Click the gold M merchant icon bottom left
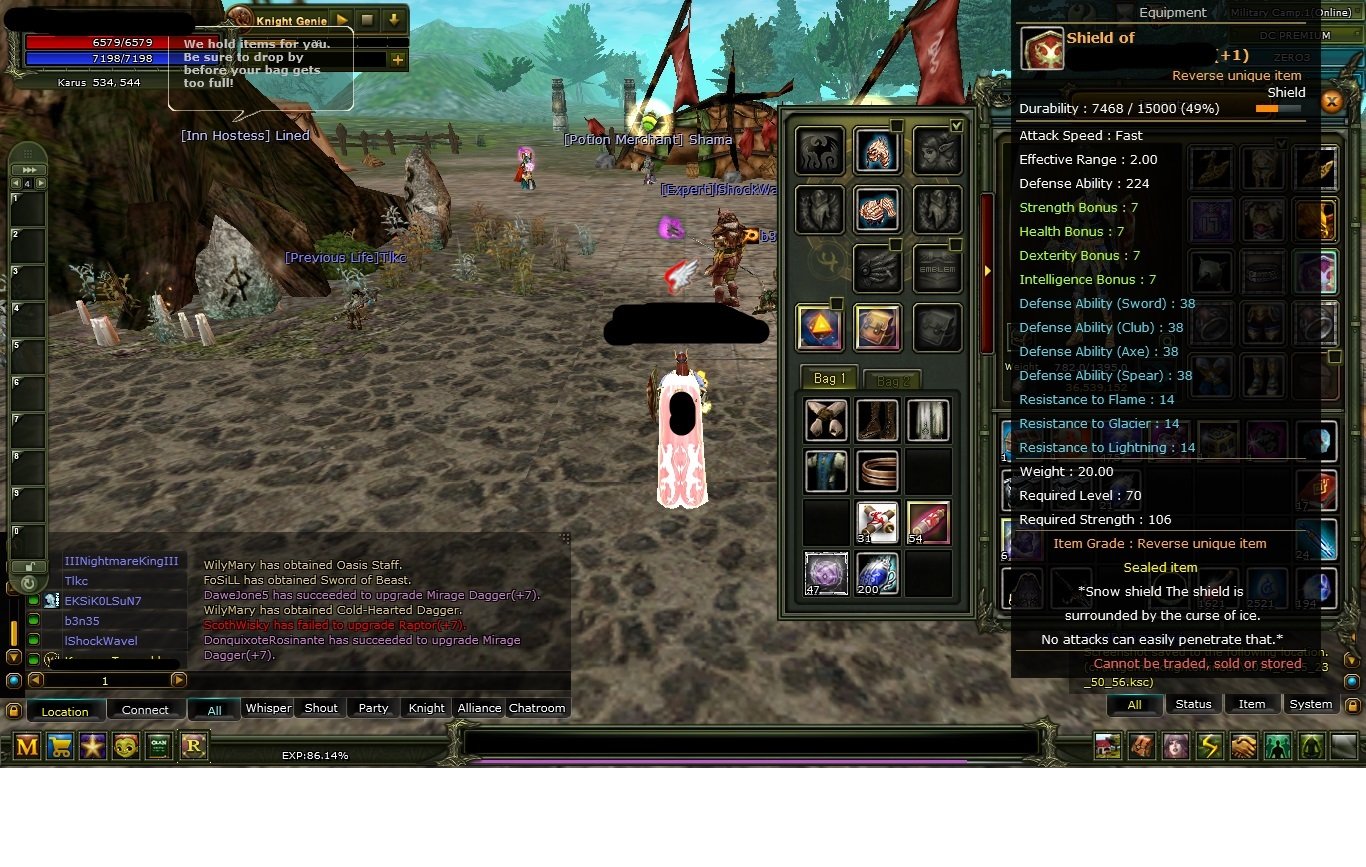This screenshot has height=867, width=1366. [x=26, y=746]
